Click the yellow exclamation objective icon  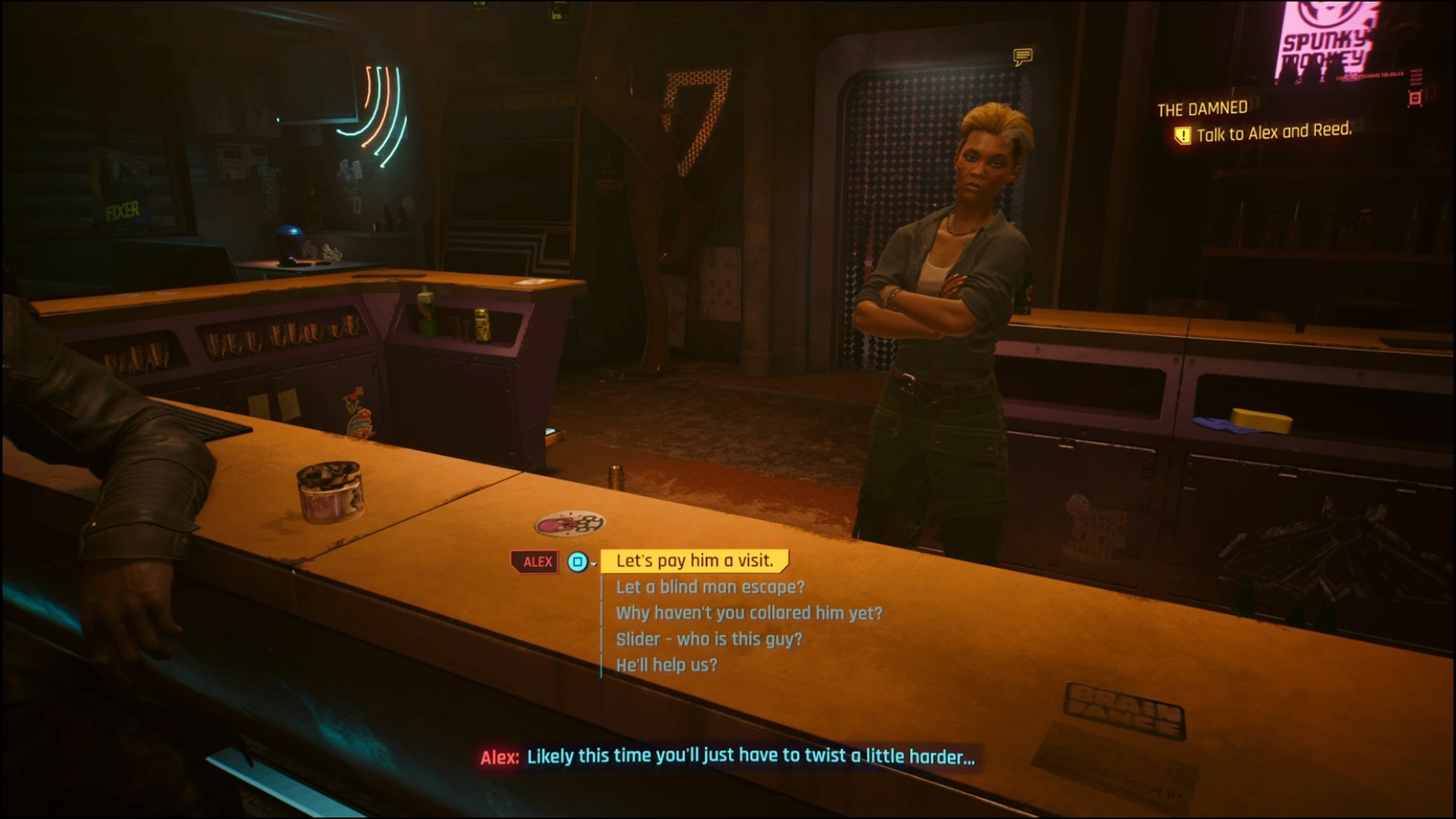tap(1183, 131)
